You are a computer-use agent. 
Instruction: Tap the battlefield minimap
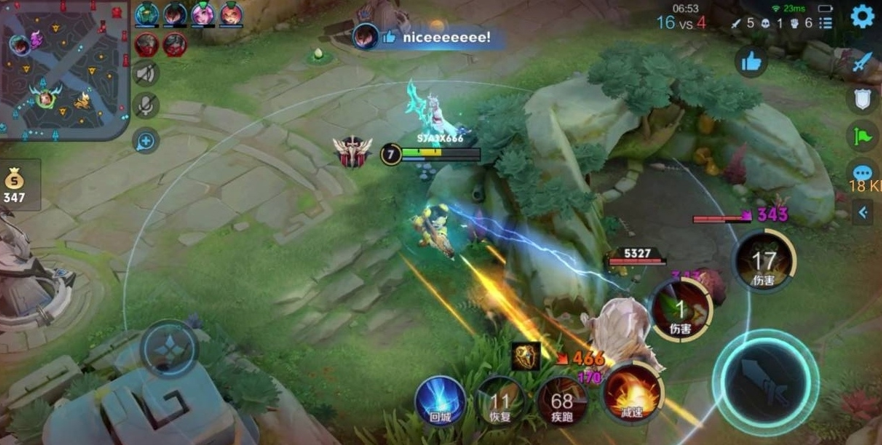tap(65, 70)
